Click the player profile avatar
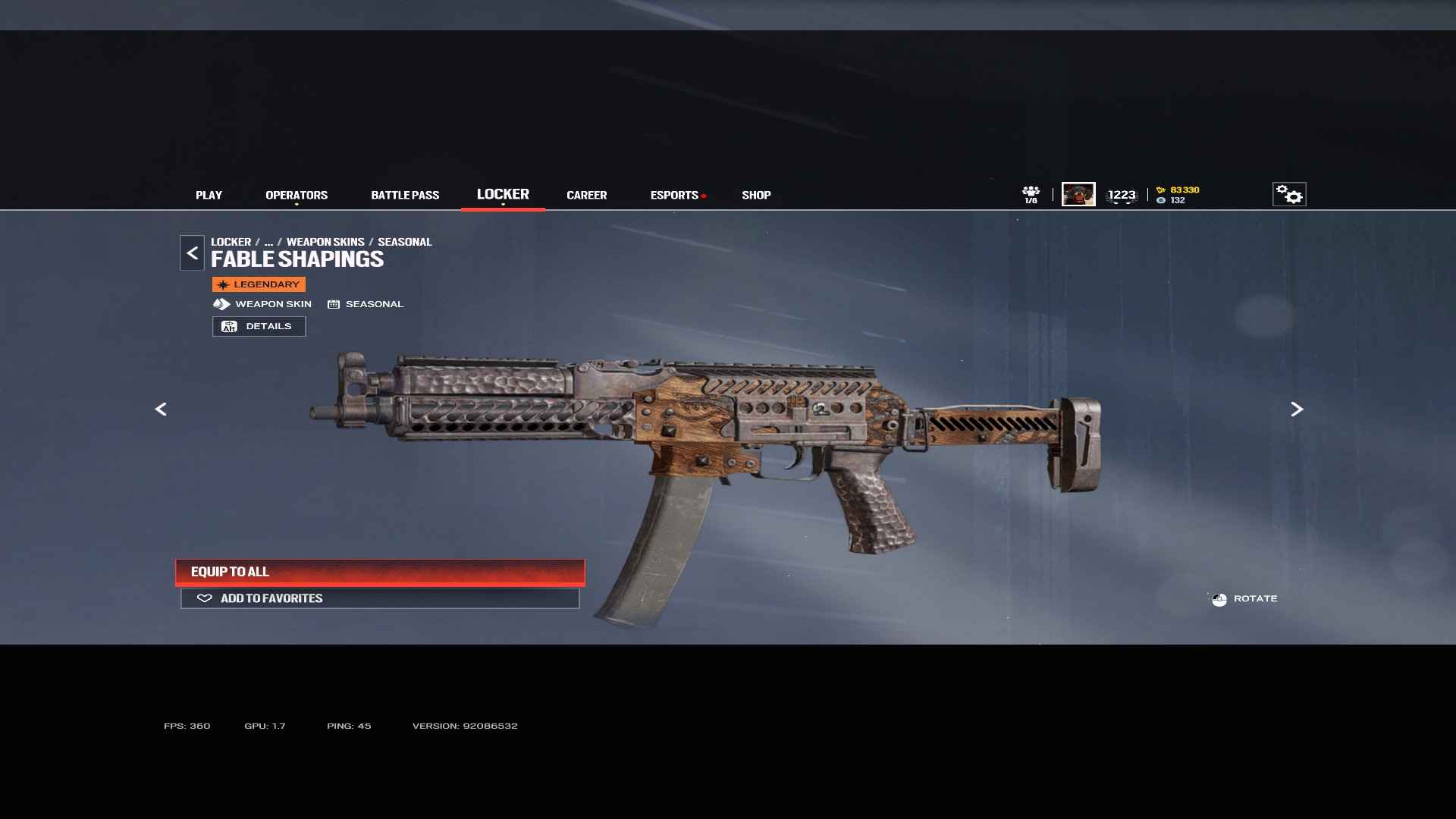The width and height of the screenshot is (1456, 819). click(1078, 194)
